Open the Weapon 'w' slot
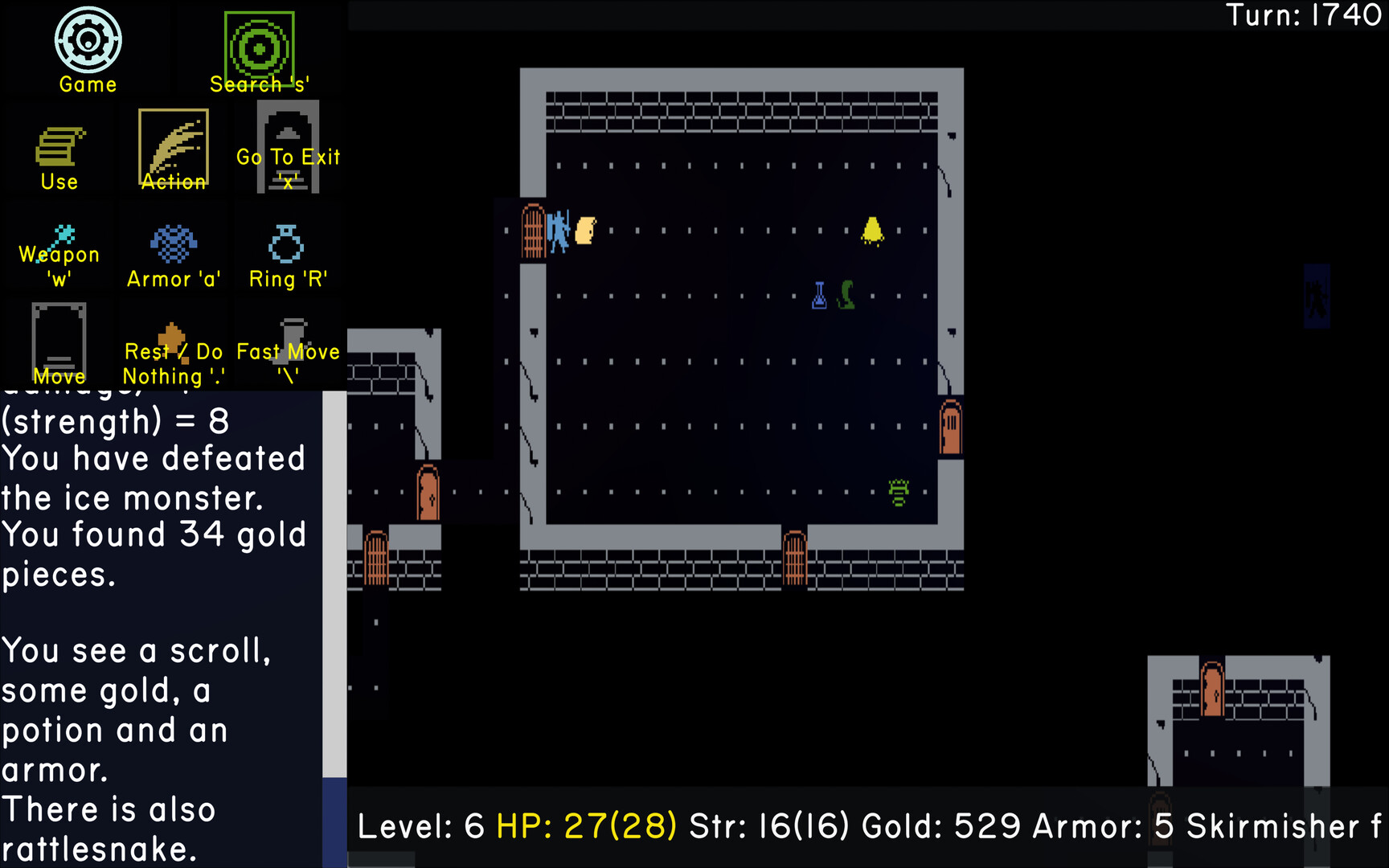This screenshot has width=1389, height=868. coord(59,254)
